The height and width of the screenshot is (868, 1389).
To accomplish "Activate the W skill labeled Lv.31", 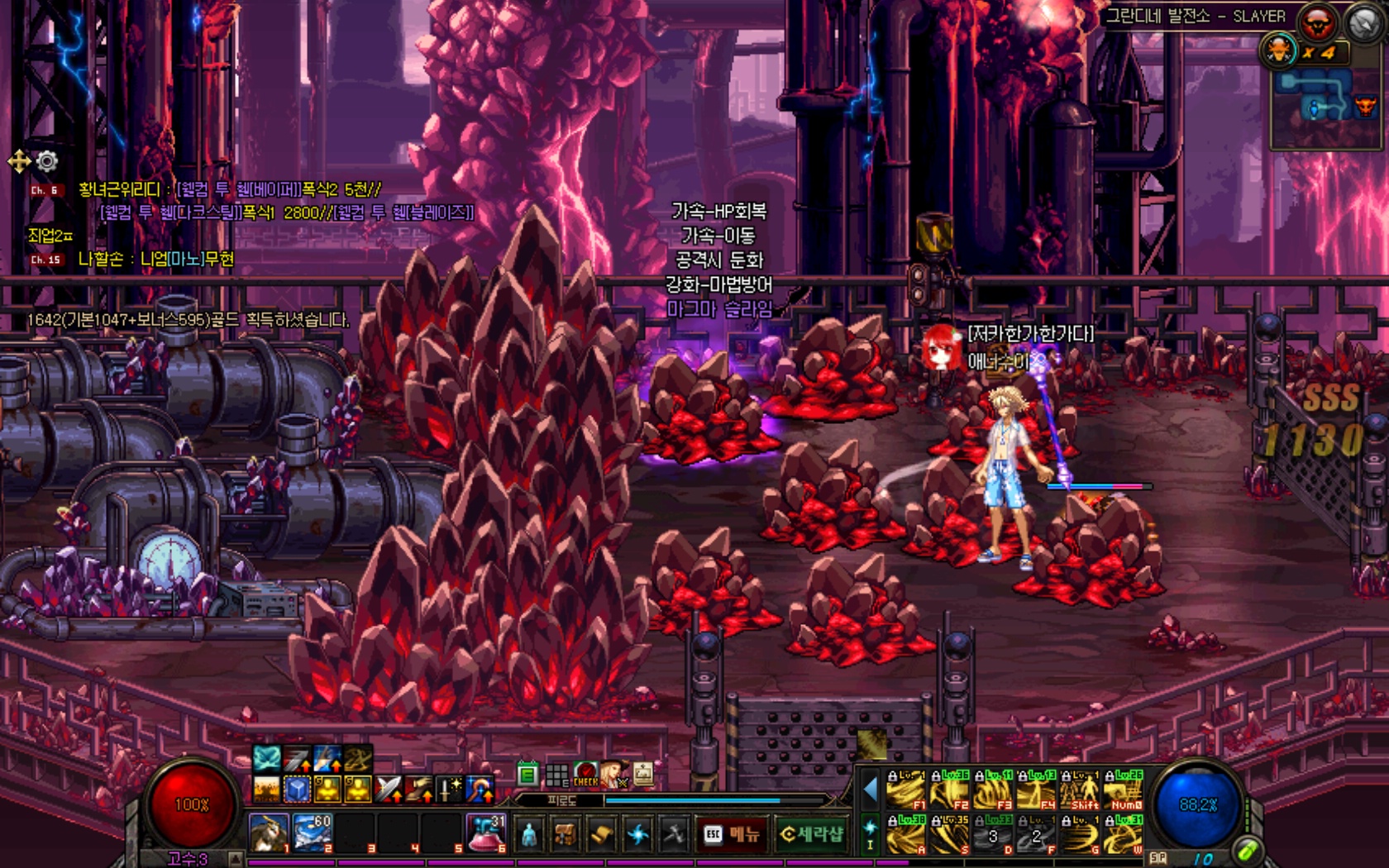I will pyautogui.click(x=1124, y=835).
